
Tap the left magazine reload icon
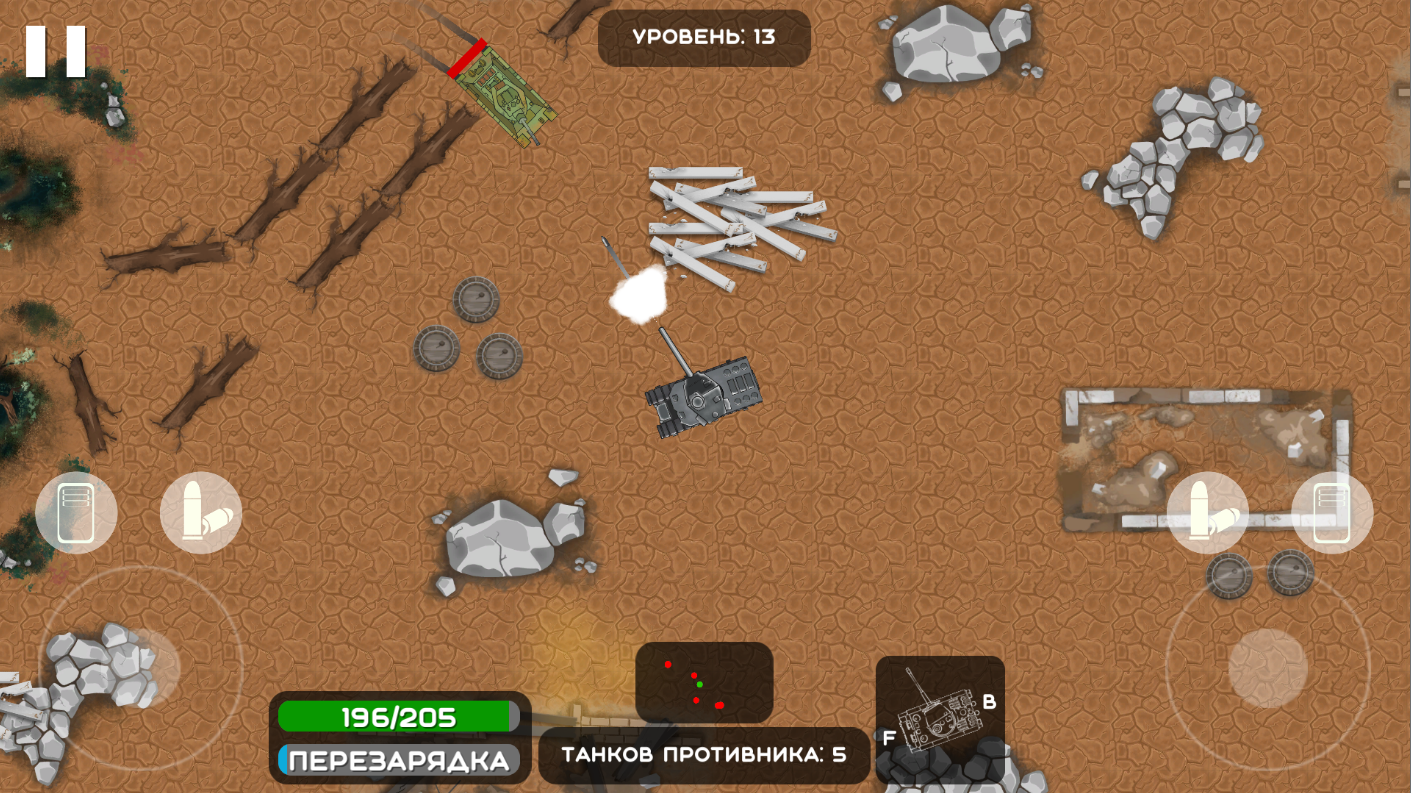[x=78, y=511]
